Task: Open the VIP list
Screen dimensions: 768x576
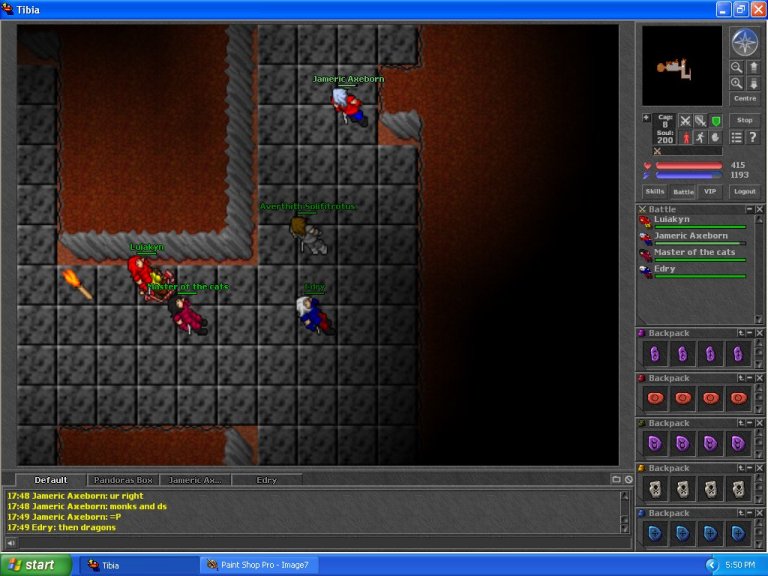Action: click(x=710, y=191)
